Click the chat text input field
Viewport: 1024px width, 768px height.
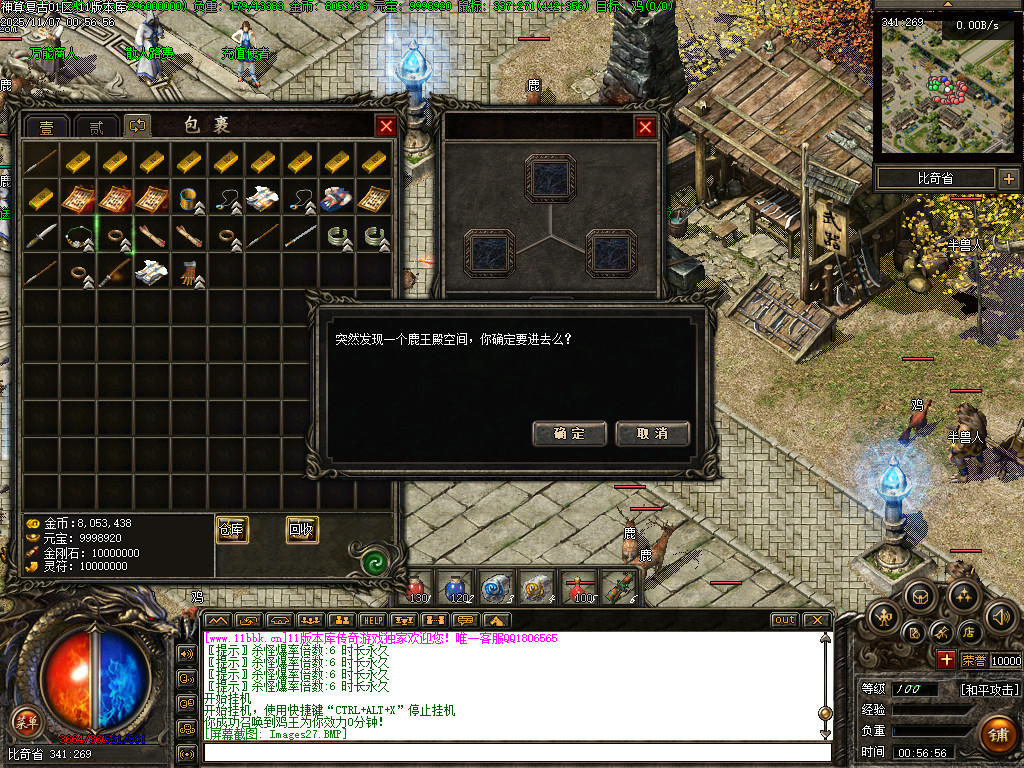pos(515,752)
